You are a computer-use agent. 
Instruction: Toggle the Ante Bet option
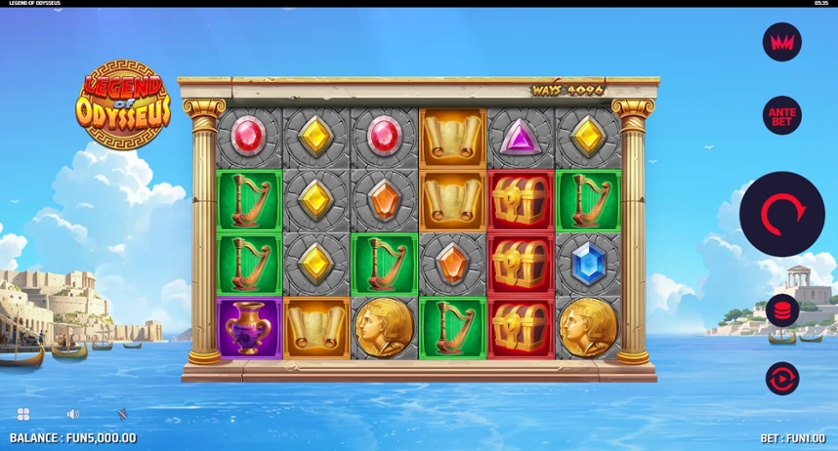coord(782,116)
